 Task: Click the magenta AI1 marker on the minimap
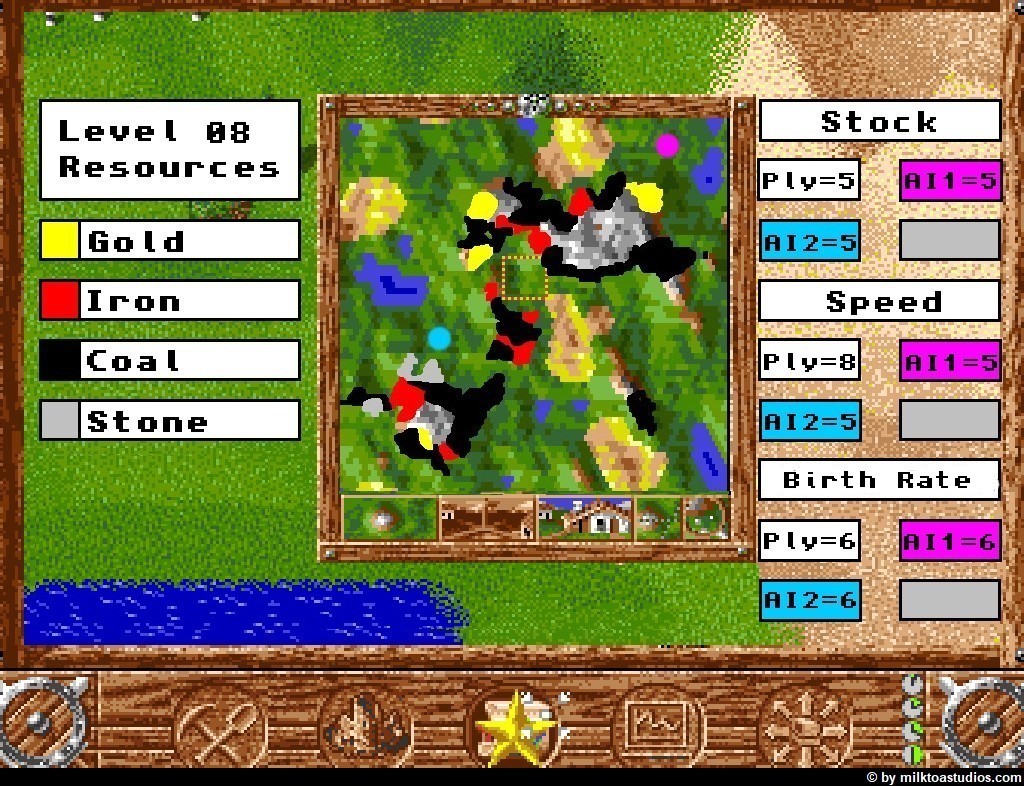[x=667, y=145]
